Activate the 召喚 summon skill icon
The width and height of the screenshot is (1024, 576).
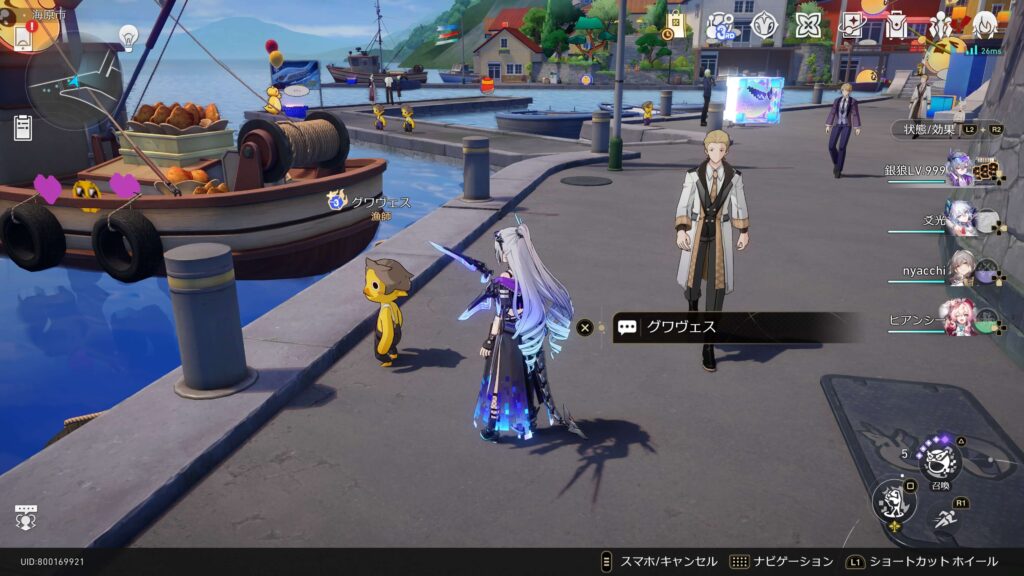(941, 460)
